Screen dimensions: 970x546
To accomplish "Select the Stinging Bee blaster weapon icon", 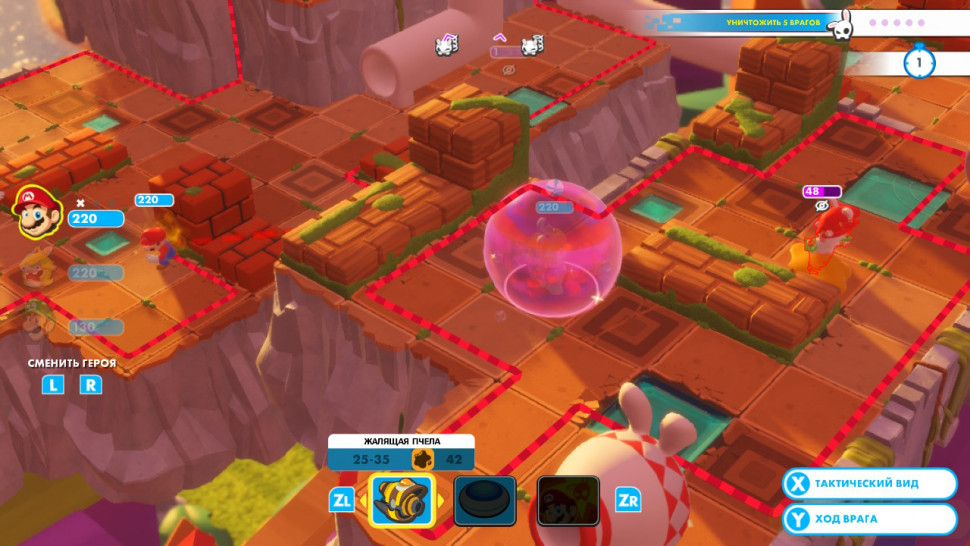I will pyautogui.click(x=402, y=501).
